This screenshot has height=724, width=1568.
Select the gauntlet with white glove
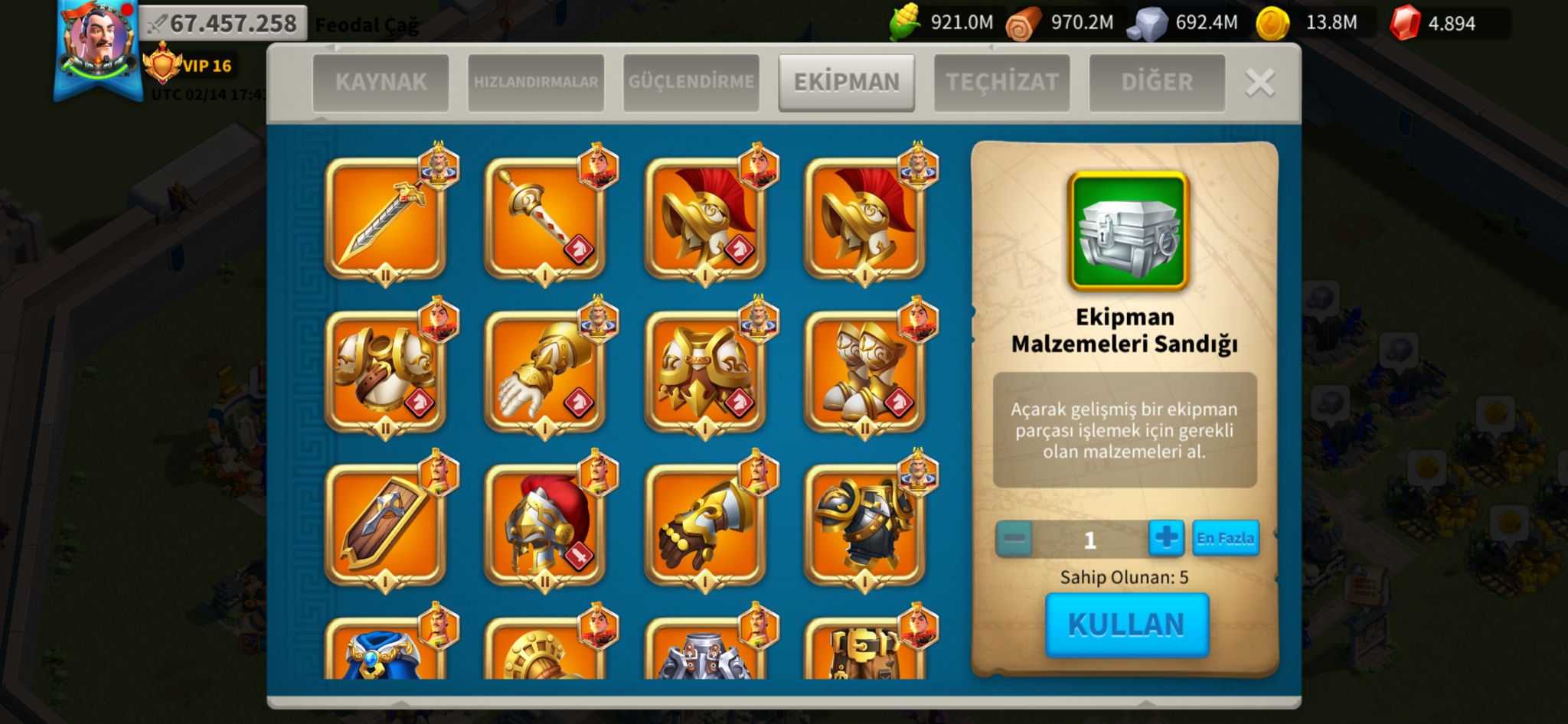pyautogui.click(x=544, y=373)
